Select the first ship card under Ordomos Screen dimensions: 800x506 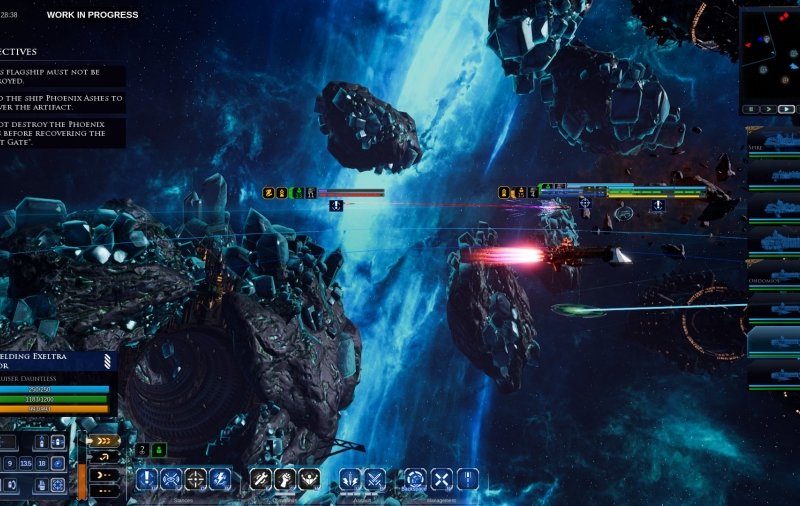tap(774, 307)
